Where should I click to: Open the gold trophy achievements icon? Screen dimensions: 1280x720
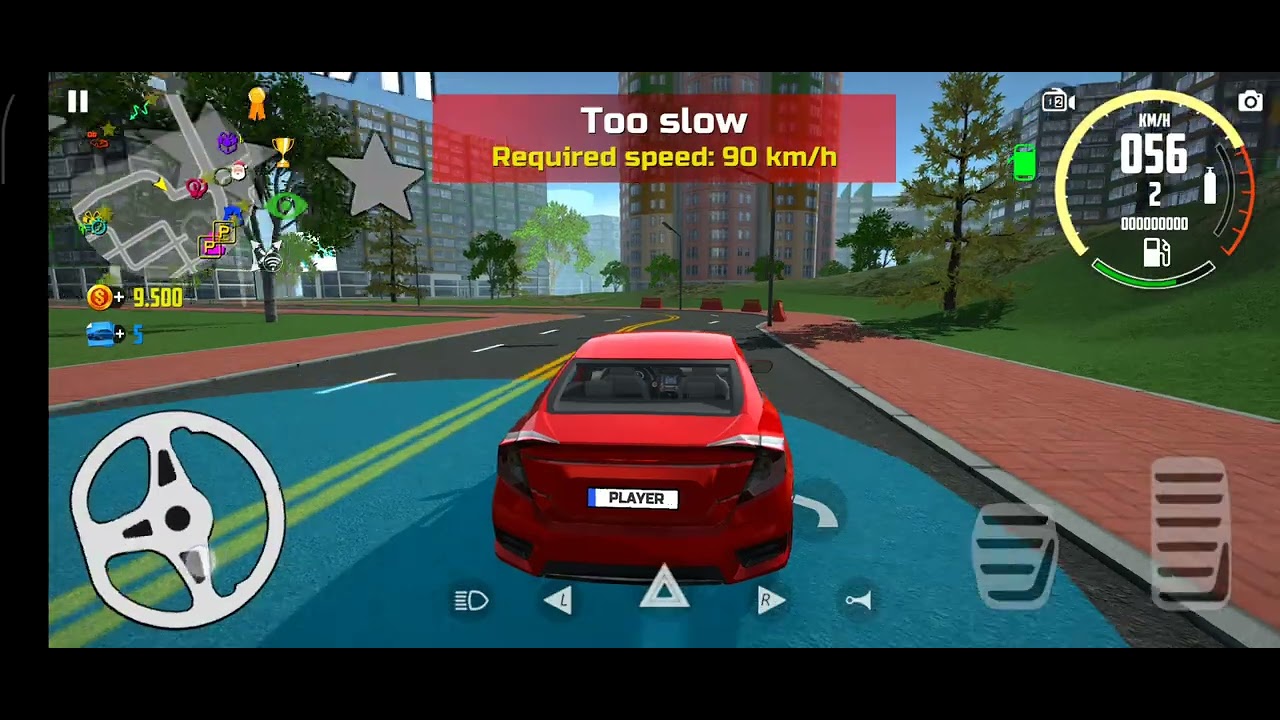click(283, 152)
